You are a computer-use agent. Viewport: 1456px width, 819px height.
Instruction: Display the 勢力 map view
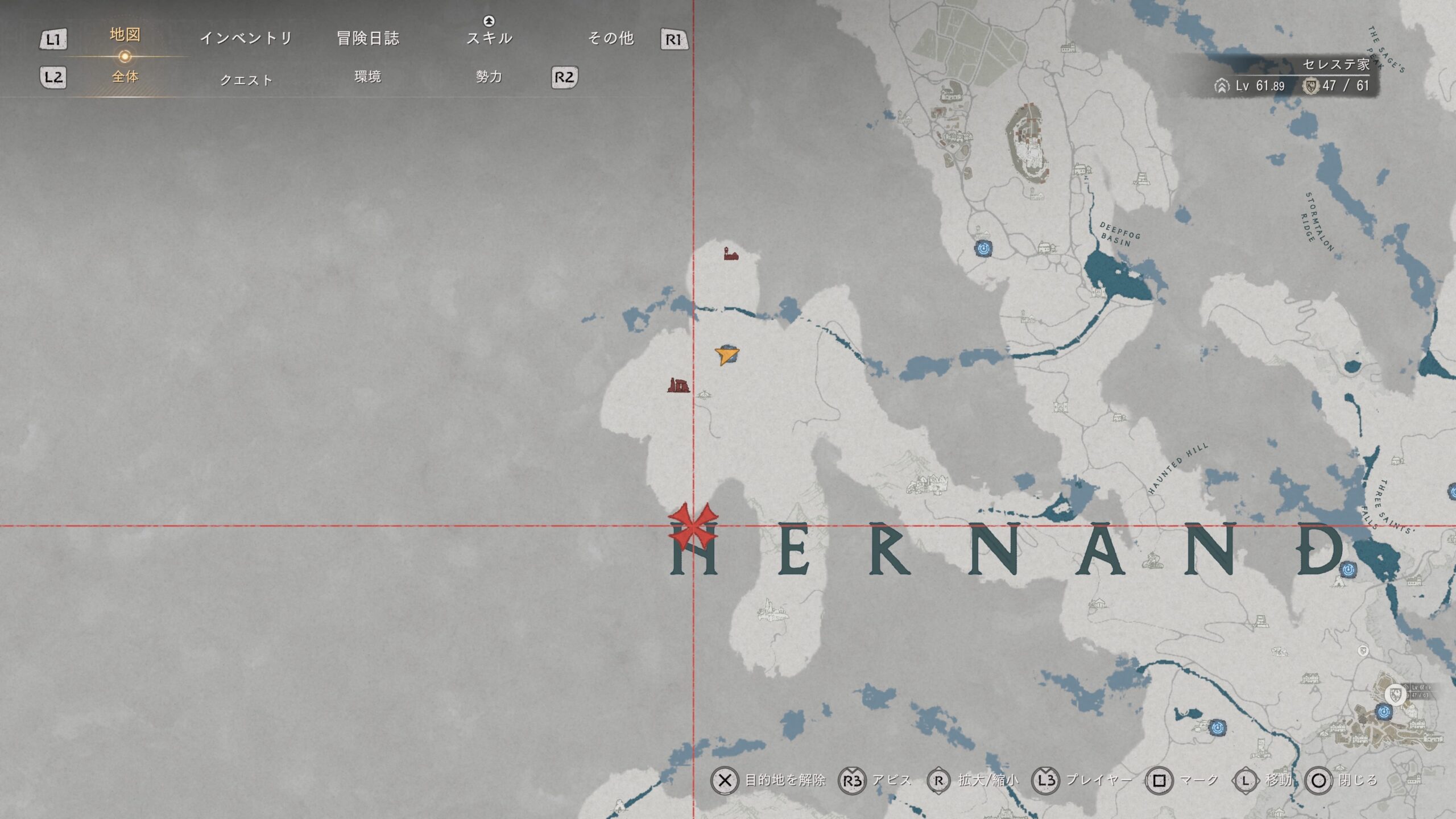pyautogui.click(x=489, y=77)
